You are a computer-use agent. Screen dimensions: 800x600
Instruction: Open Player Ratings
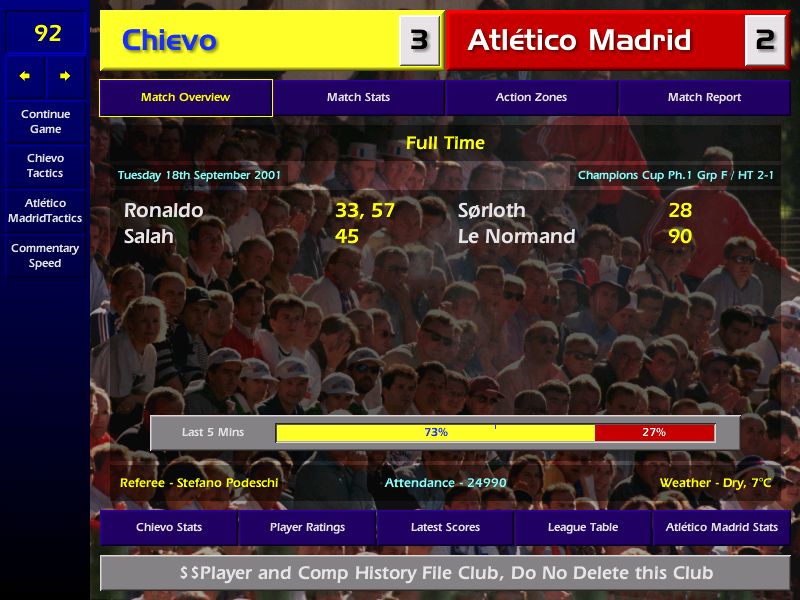307,527
